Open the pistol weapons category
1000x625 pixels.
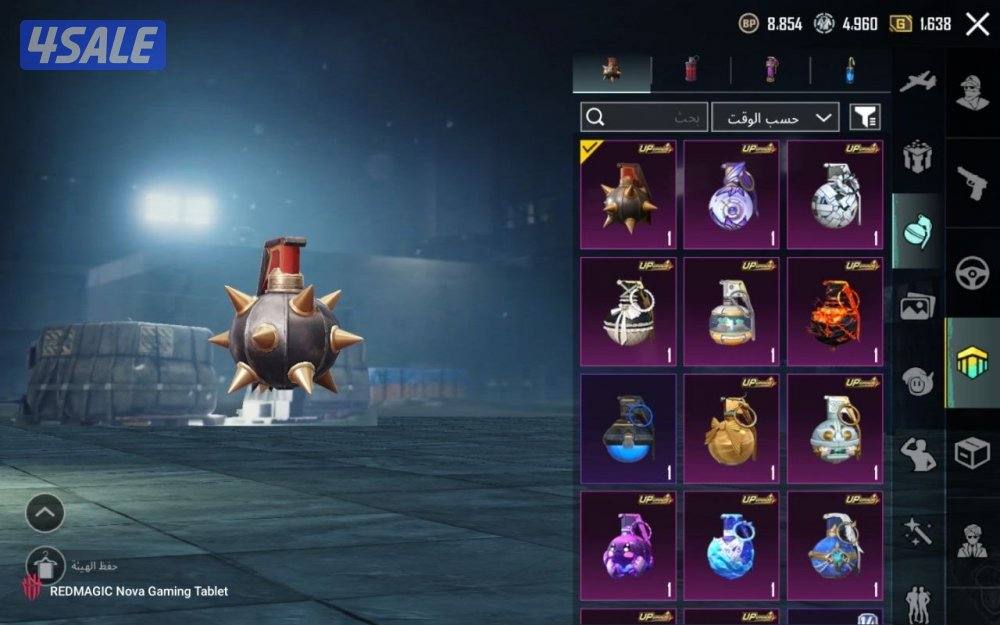(972, 182)
